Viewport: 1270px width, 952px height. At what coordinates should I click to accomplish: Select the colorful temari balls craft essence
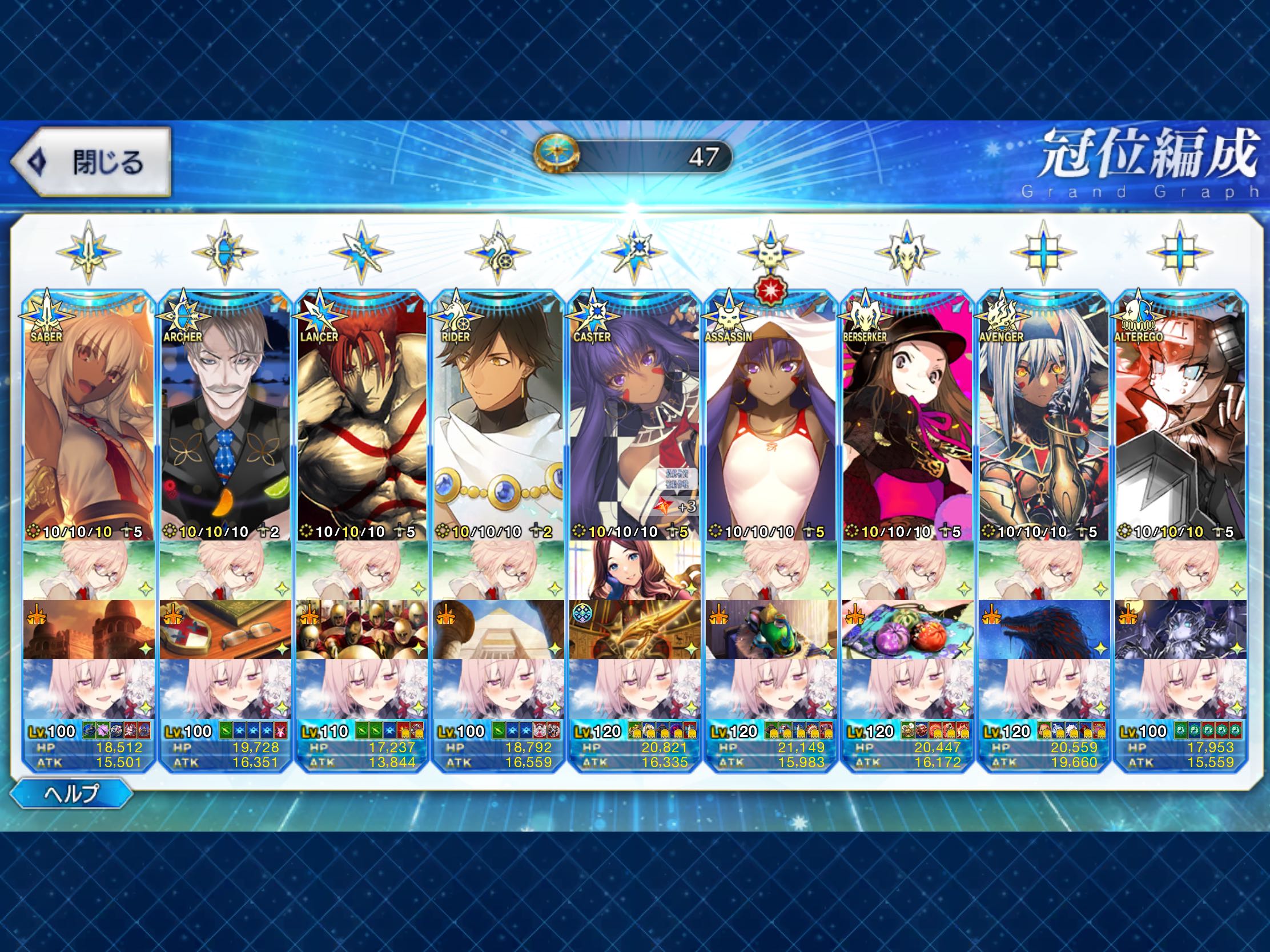click(907, 630)
